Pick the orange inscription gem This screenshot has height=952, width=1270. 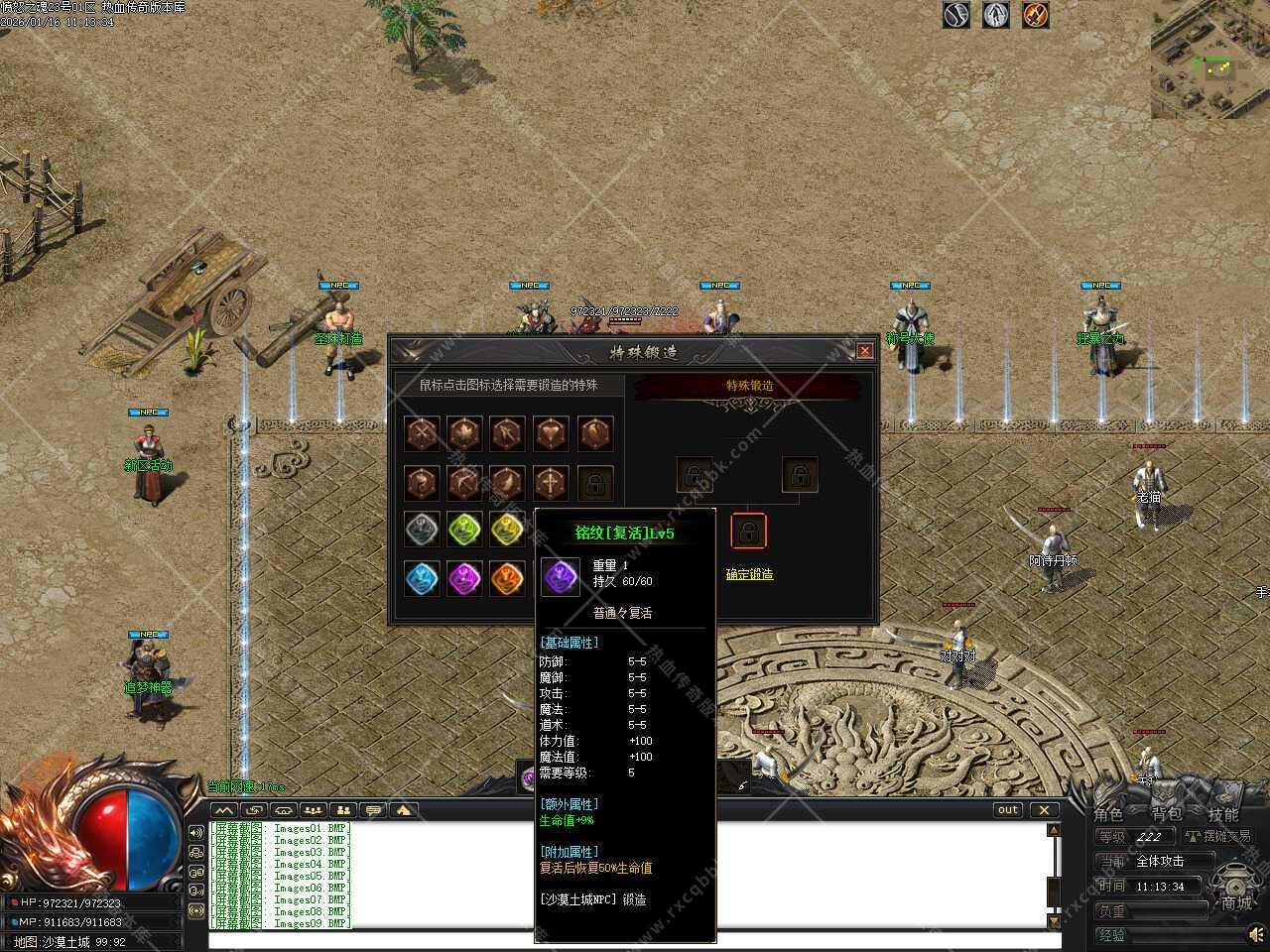click(507, 577)
